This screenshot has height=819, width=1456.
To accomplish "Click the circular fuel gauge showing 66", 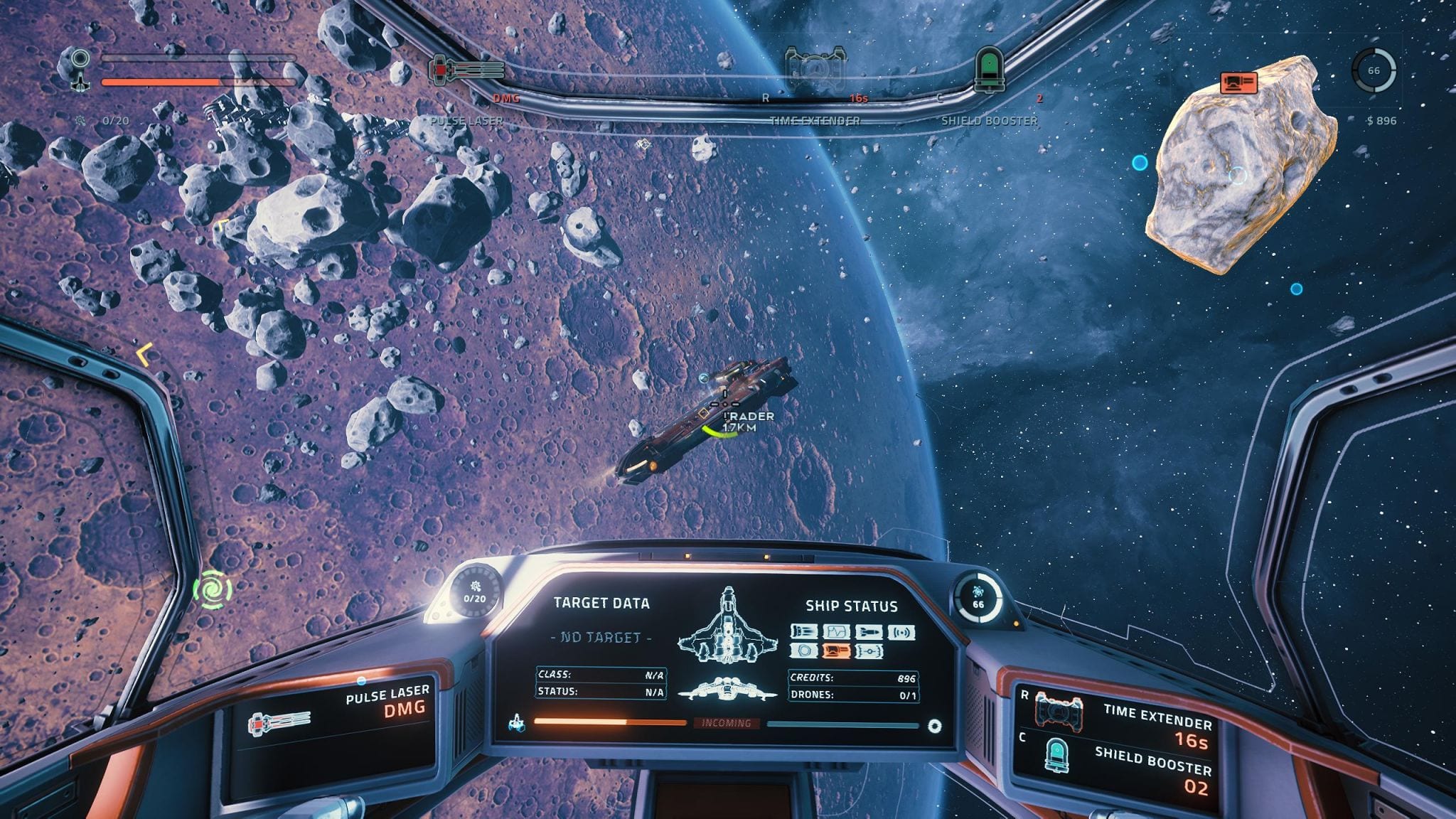I will pos(1374,70).
